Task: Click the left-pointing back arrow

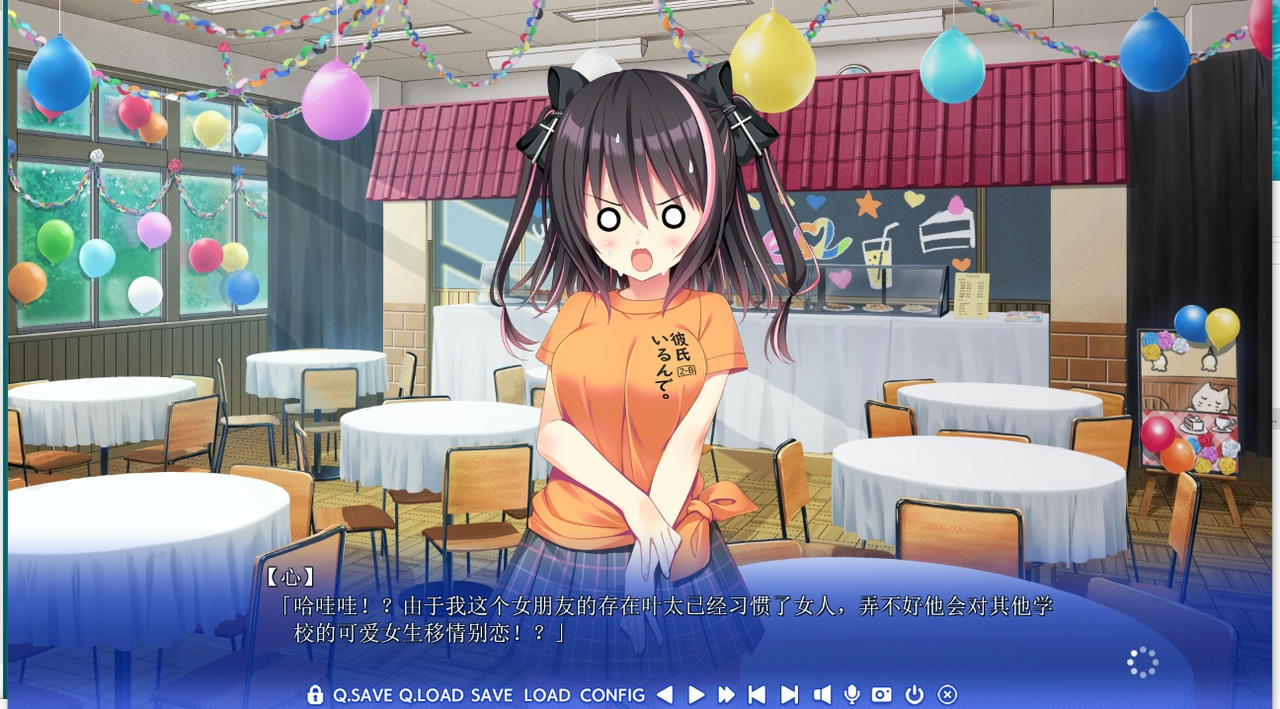Action: click(x=665, y=695)
